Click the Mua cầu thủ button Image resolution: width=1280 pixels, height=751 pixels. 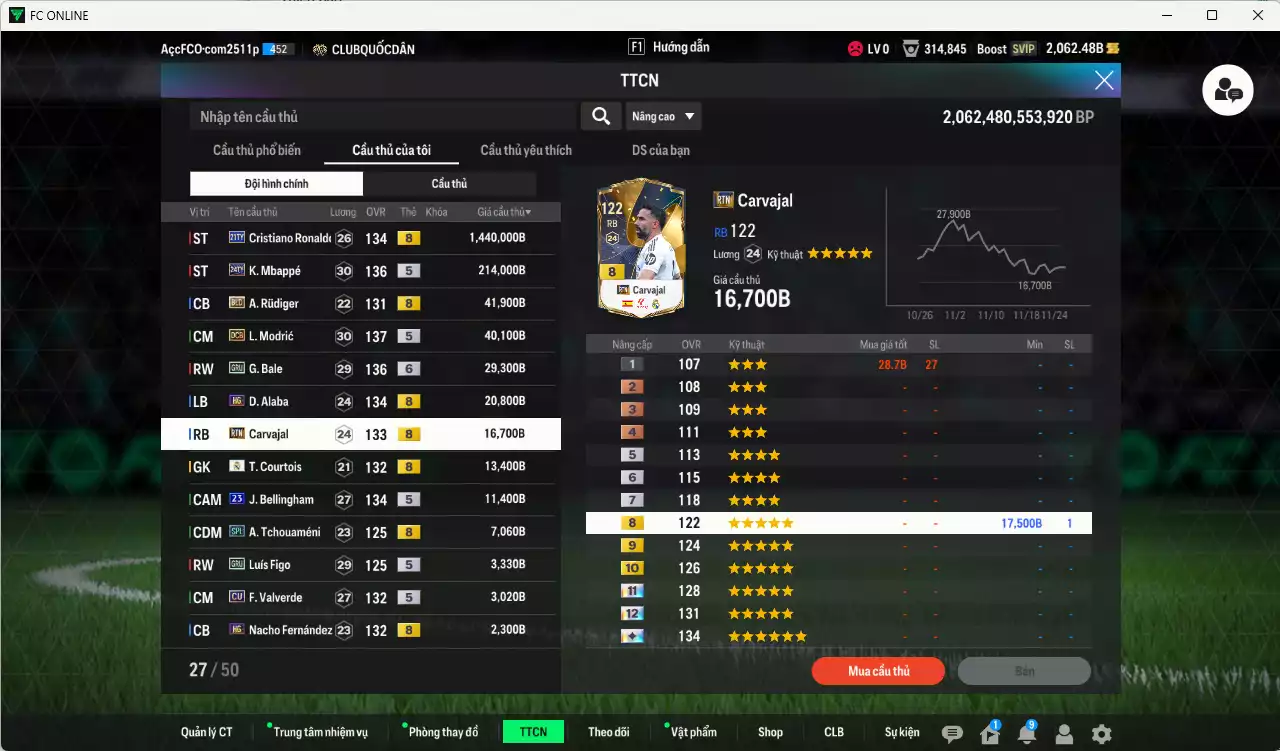coord(877,671)
